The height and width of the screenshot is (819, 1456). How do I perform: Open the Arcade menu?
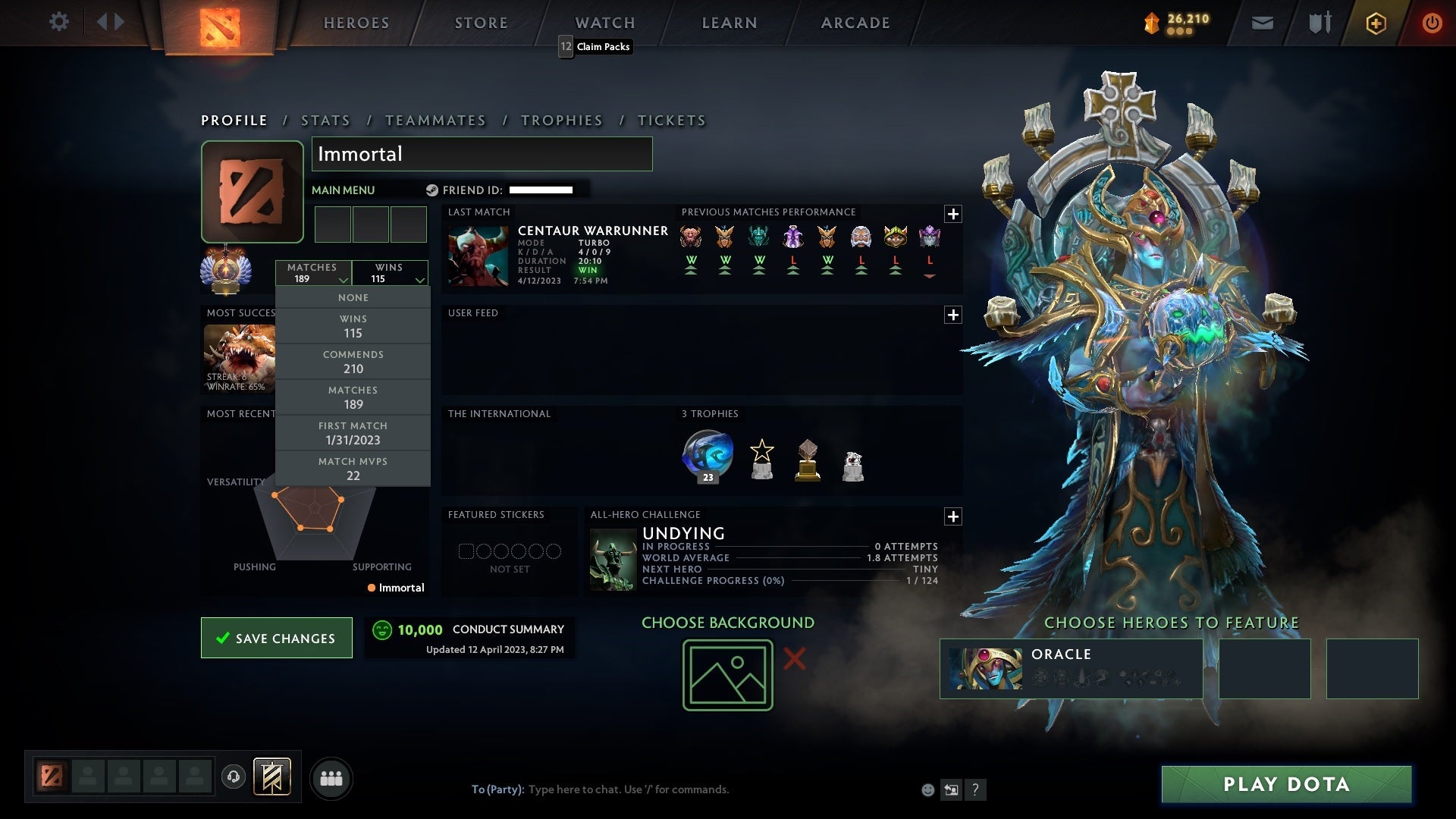(855, 22)
